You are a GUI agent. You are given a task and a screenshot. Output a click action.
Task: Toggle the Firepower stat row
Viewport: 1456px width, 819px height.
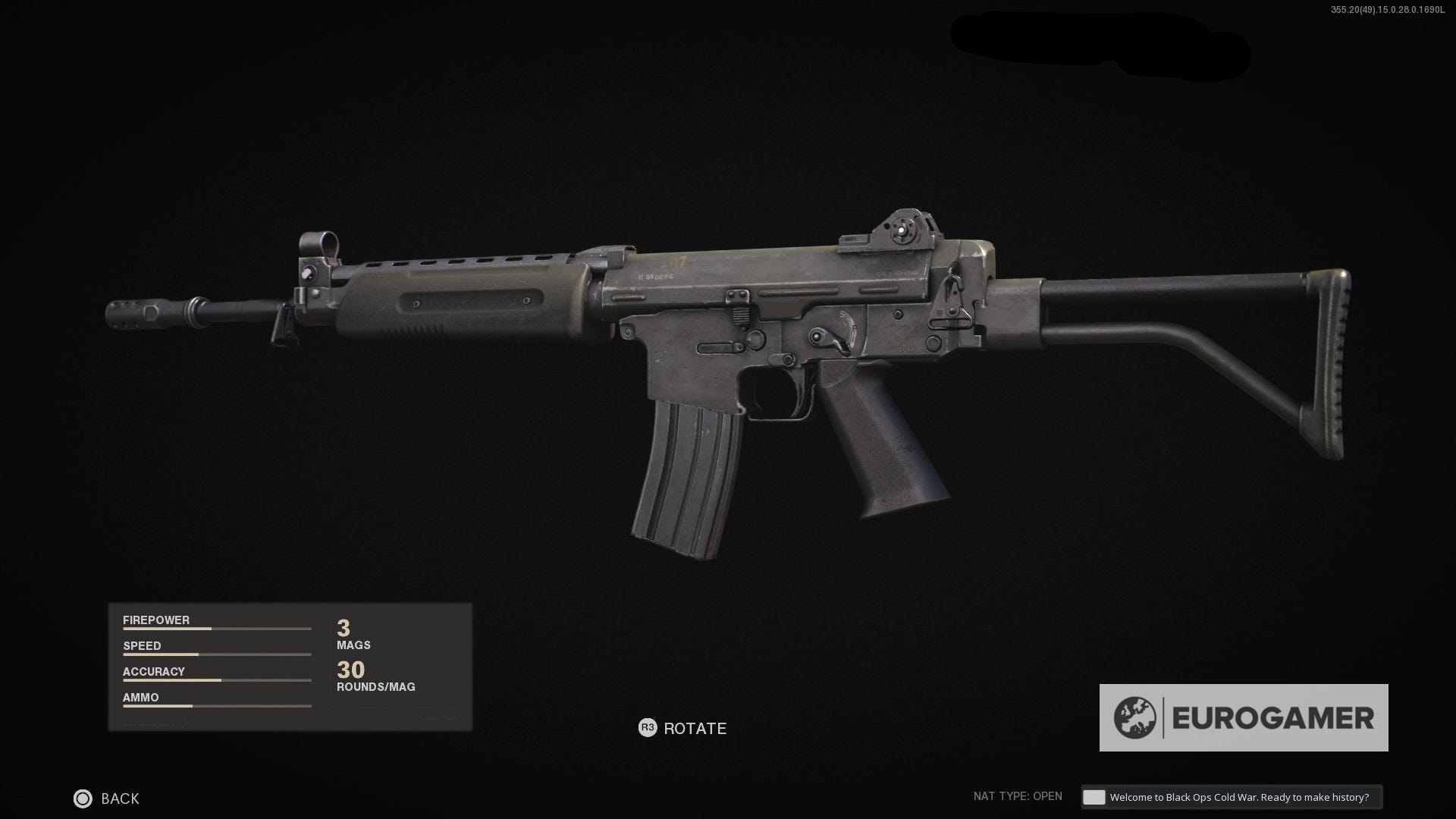[216, 623]
